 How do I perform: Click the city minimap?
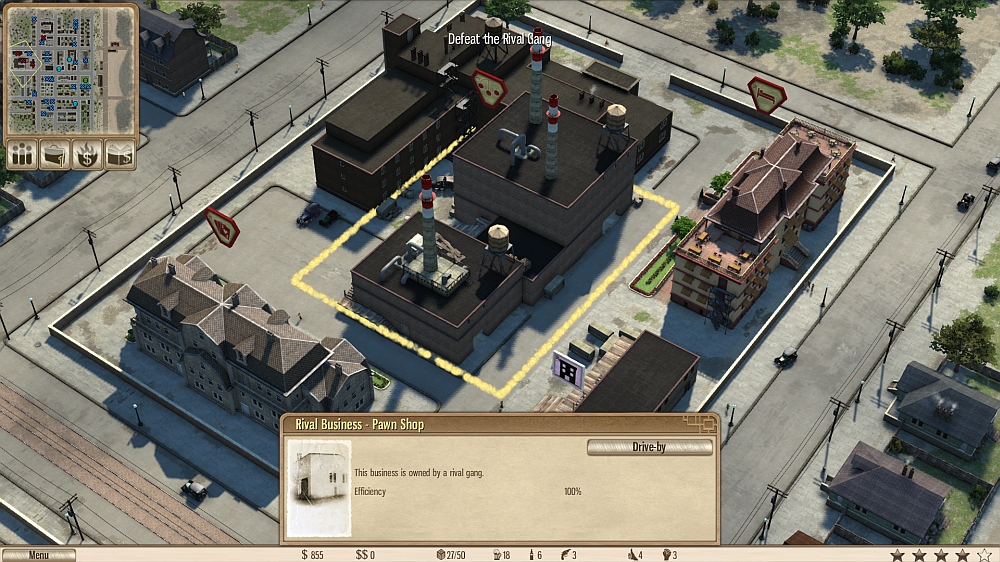70,72
